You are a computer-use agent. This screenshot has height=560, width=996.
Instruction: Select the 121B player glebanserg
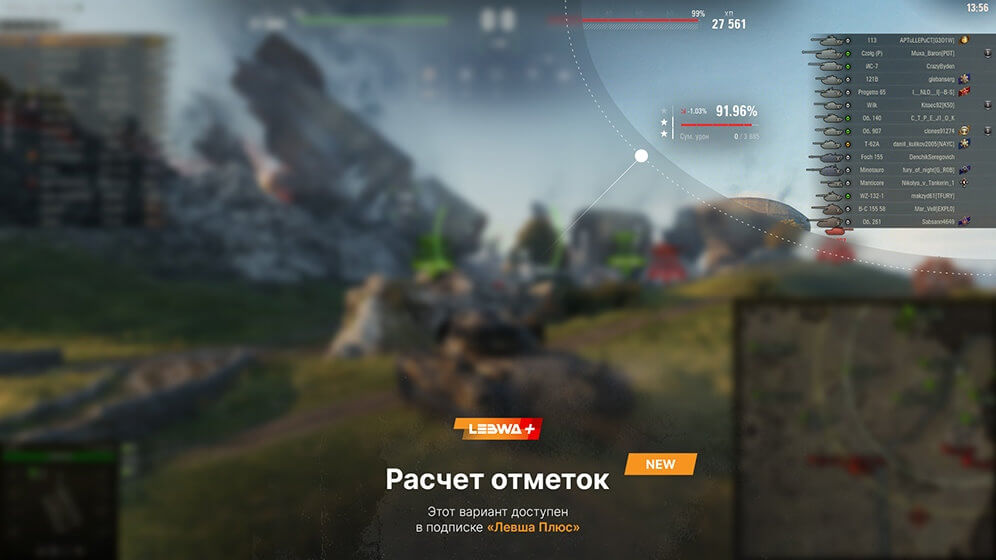coord(890,78)
